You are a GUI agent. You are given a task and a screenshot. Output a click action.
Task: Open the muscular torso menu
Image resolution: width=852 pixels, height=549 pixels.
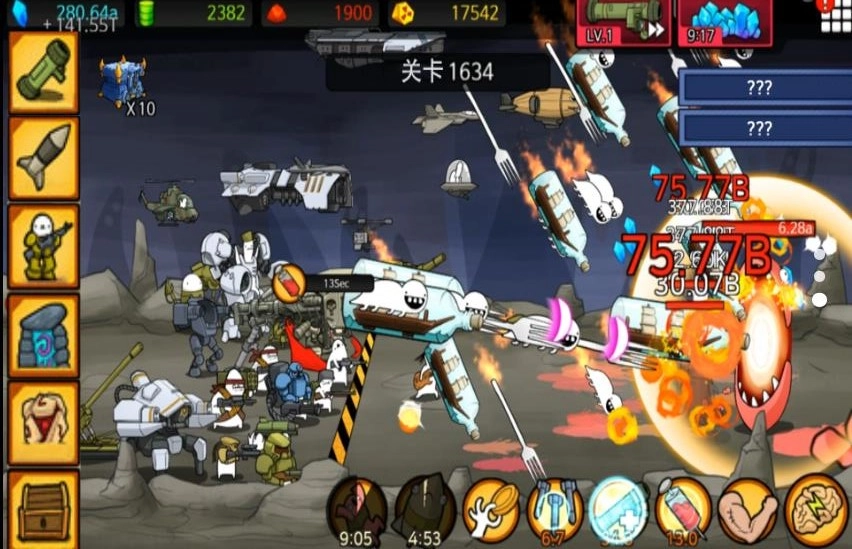coord(44,422)
